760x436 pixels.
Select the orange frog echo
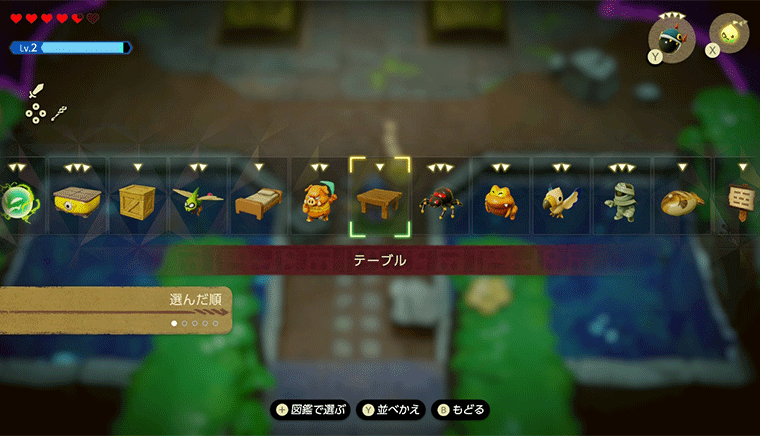[x=500, y=200]
